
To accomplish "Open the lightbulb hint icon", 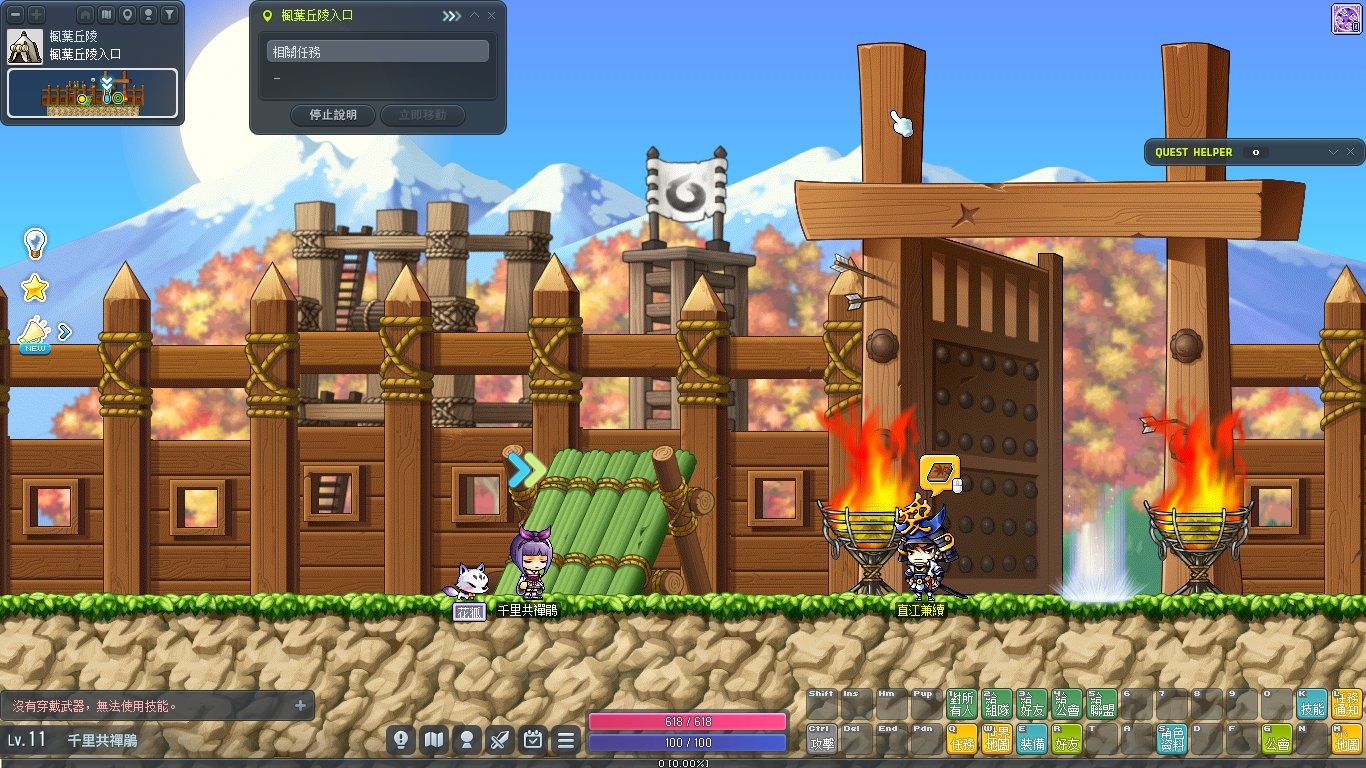I will click(x=35, y=243).
